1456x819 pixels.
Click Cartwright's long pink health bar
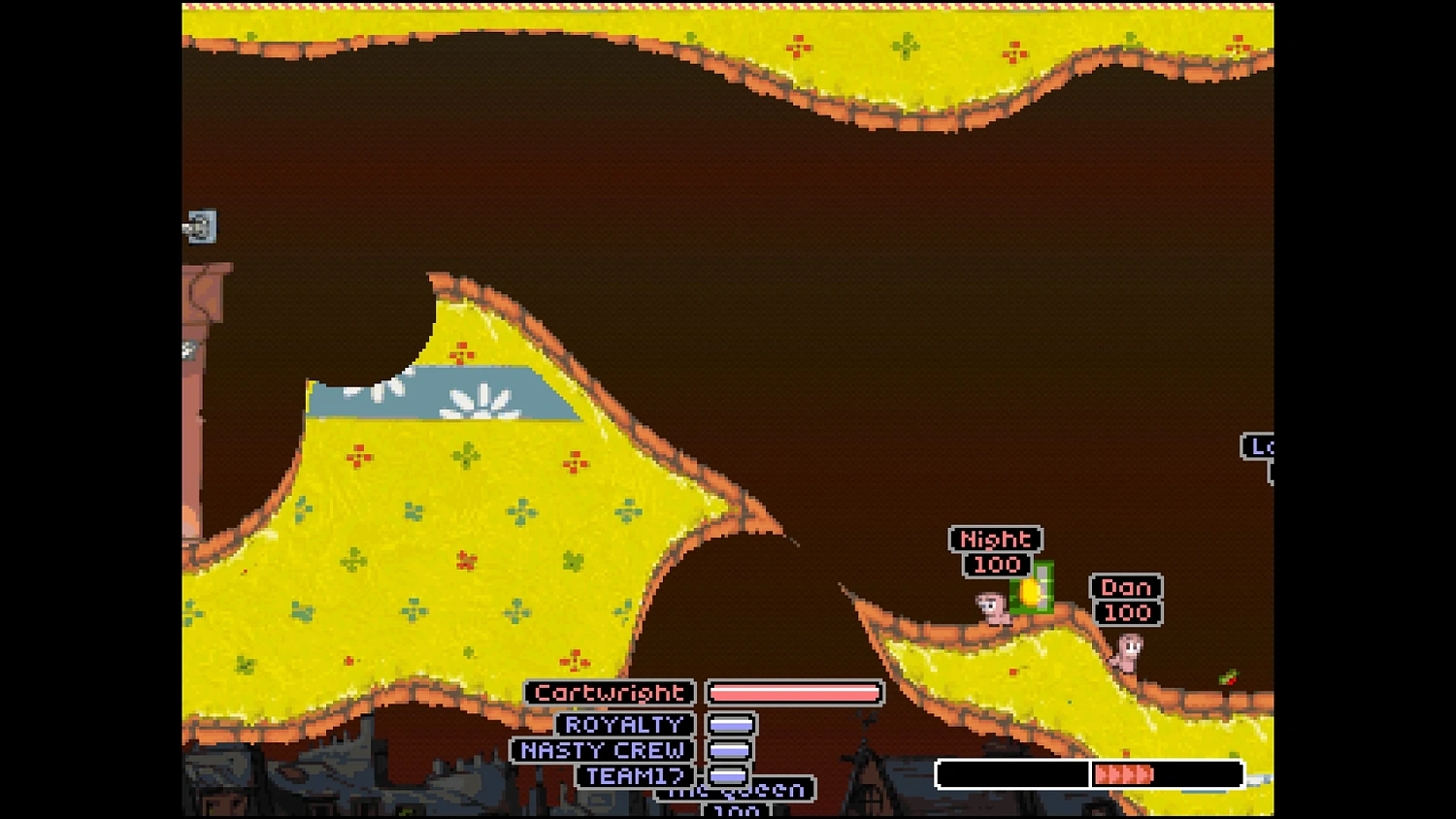[x=794, y=693]
